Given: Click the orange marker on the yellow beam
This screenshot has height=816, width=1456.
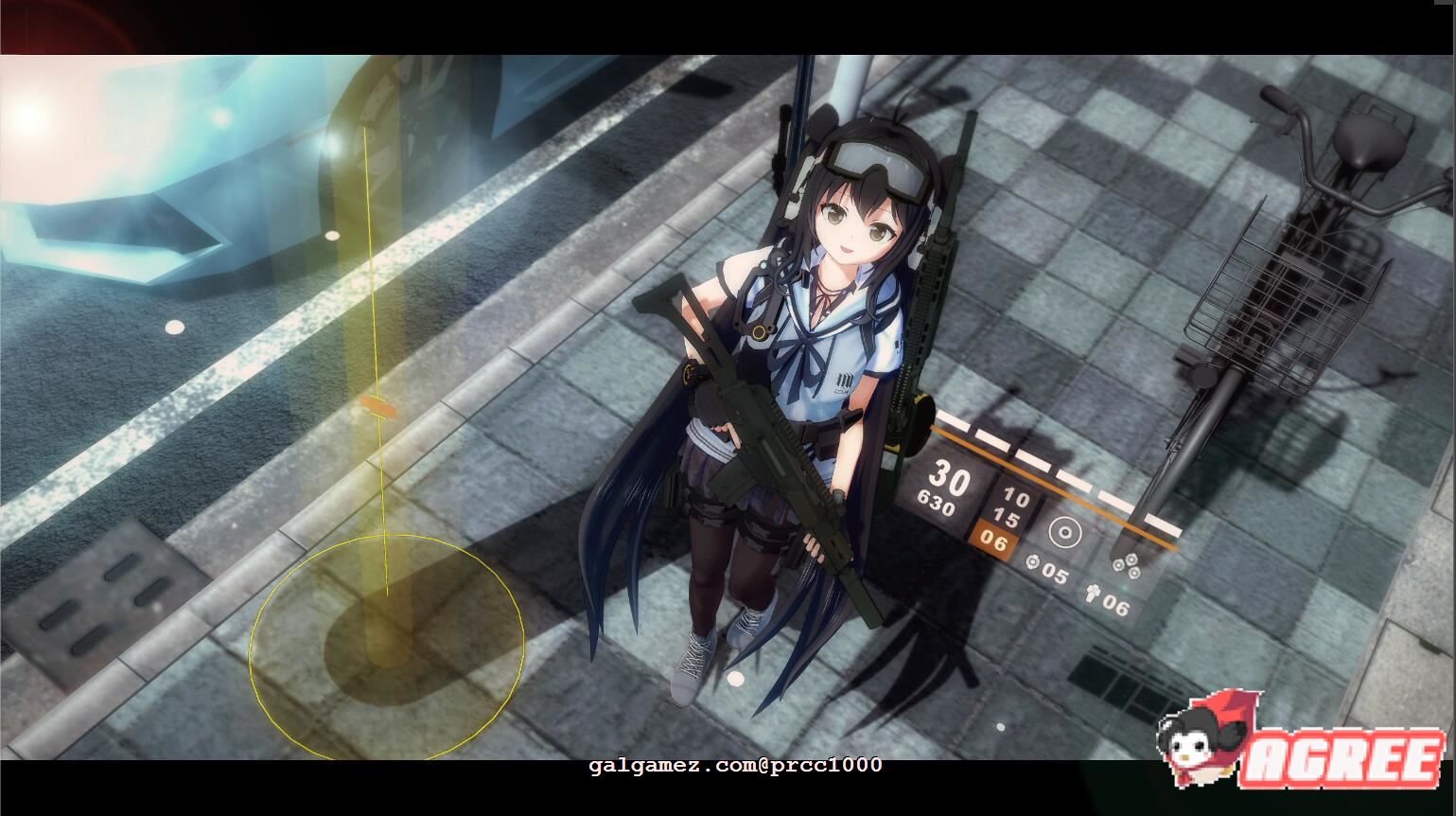Looking at the screenshot, I should click(x=376, y=407).
